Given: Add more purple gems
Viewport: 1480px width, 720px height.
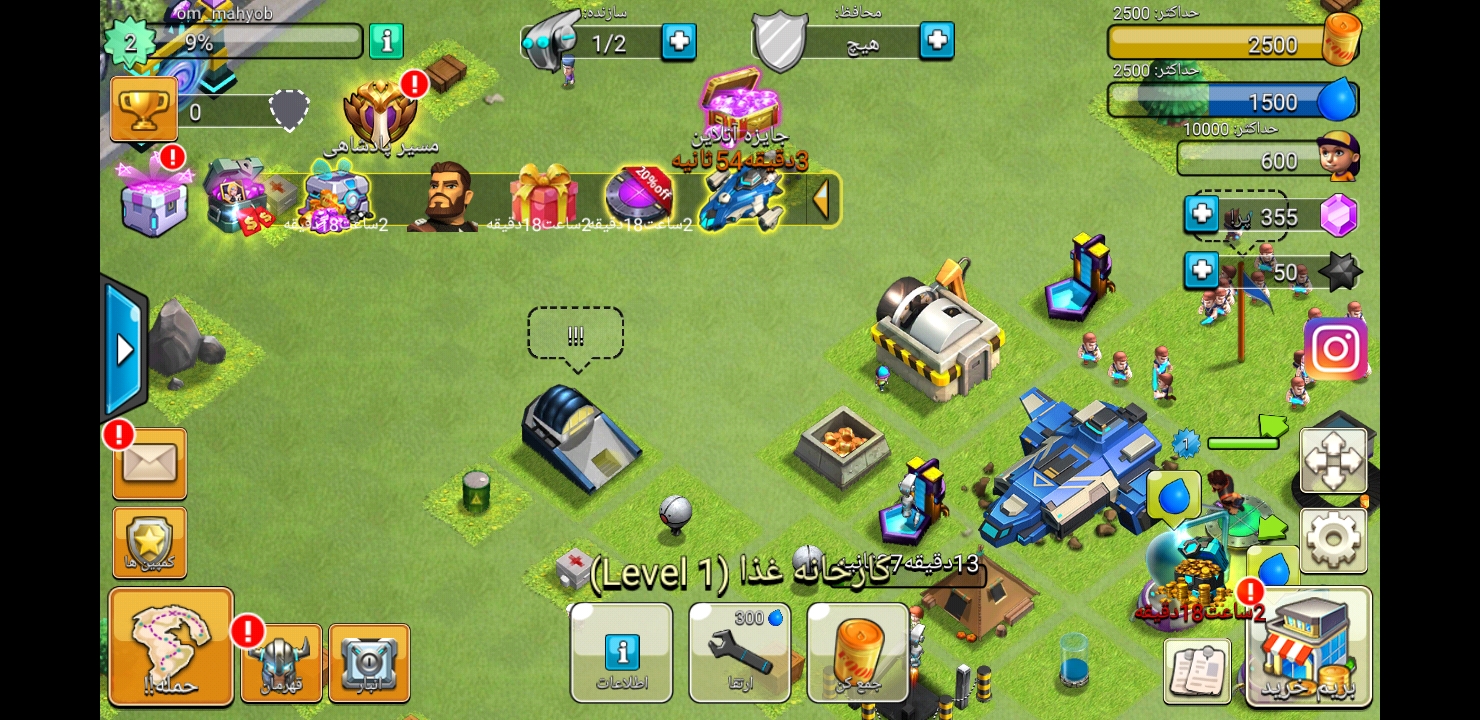Looking at the screenshot, I should pyautogui.click(x=1201, y=214).
